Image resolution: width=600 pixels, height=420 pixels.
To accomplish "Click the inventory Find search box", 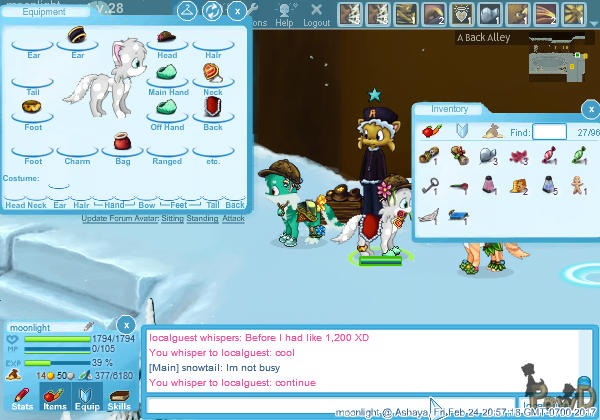I will click(x=549, y=131).
